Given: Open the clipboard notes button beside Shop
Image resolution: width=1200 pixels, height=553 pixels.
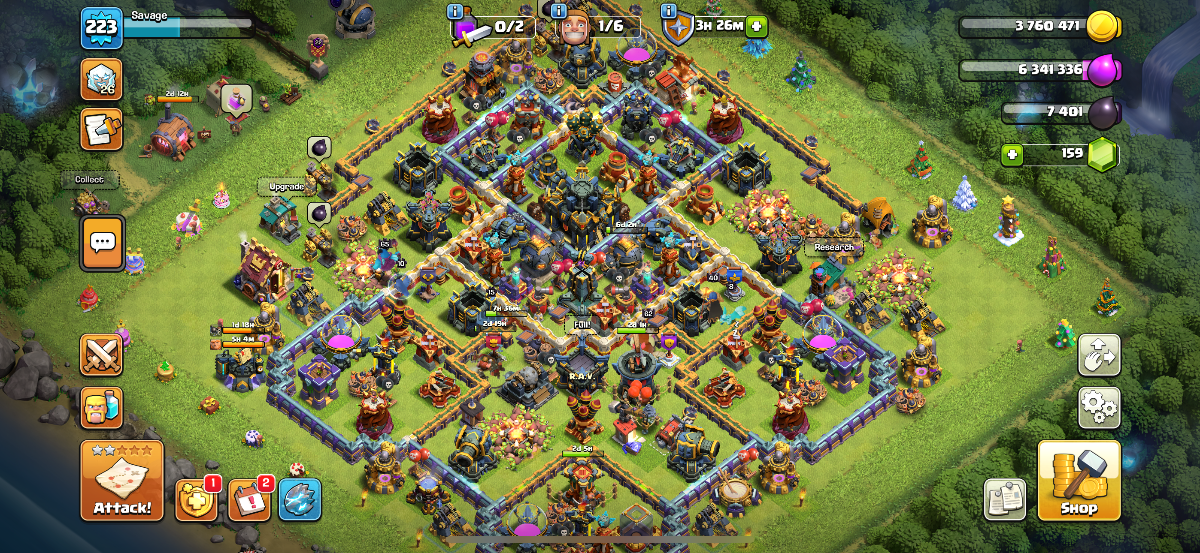Looking at the screenshot, I should point(1005,499).
